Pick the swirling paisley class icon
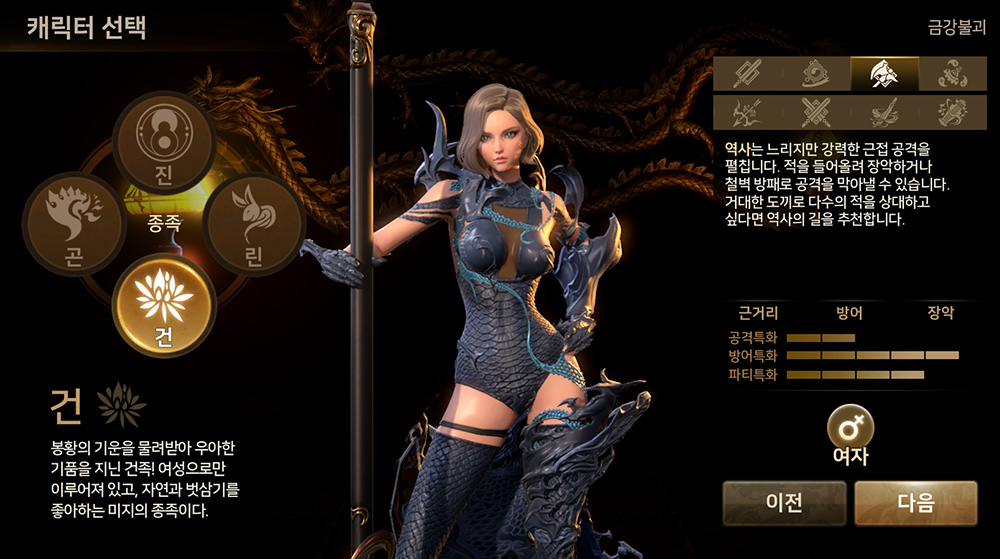1000x559 pixels. click(x=952, y=73)
